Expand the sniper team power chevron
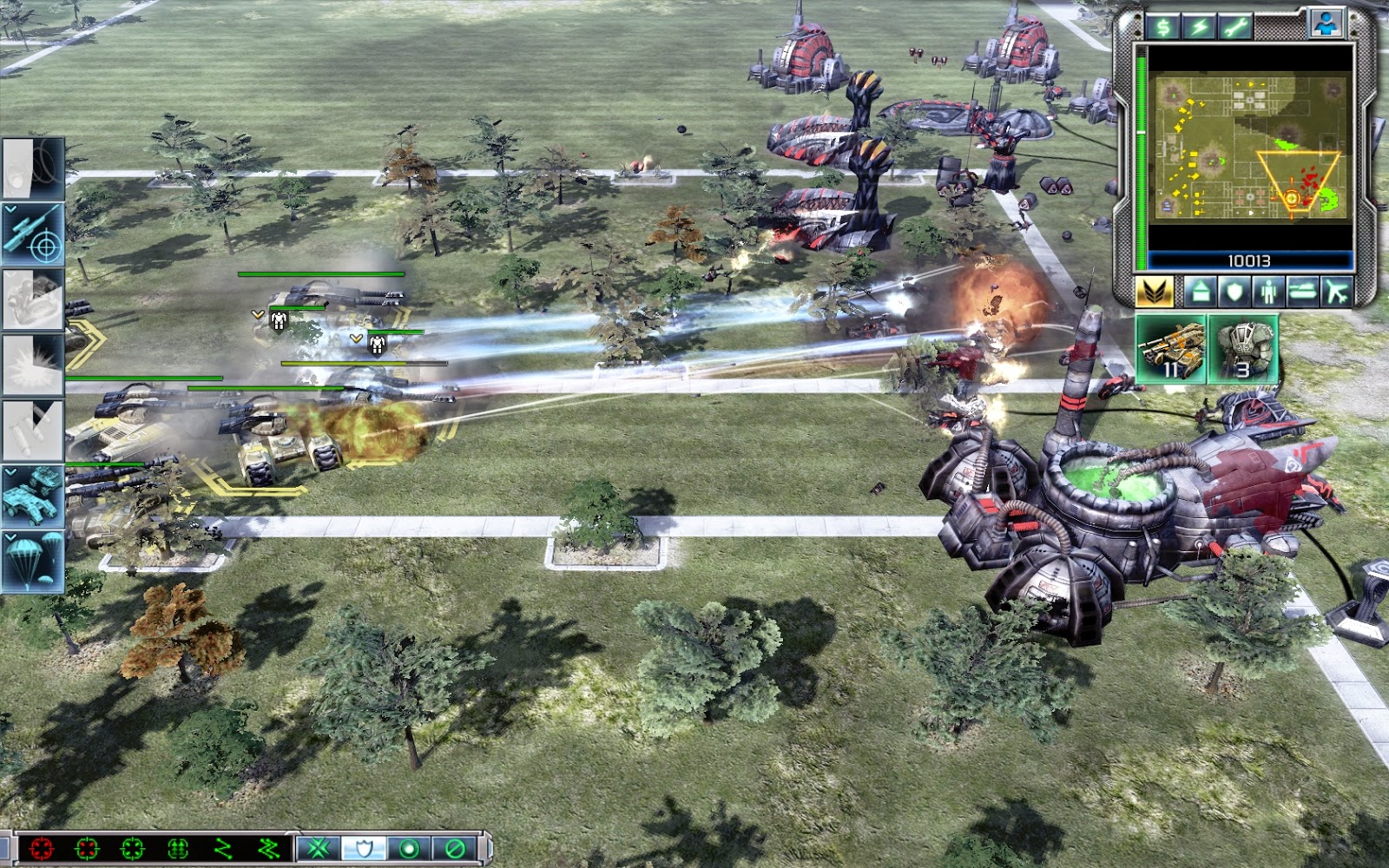 (x=9, y=208)
